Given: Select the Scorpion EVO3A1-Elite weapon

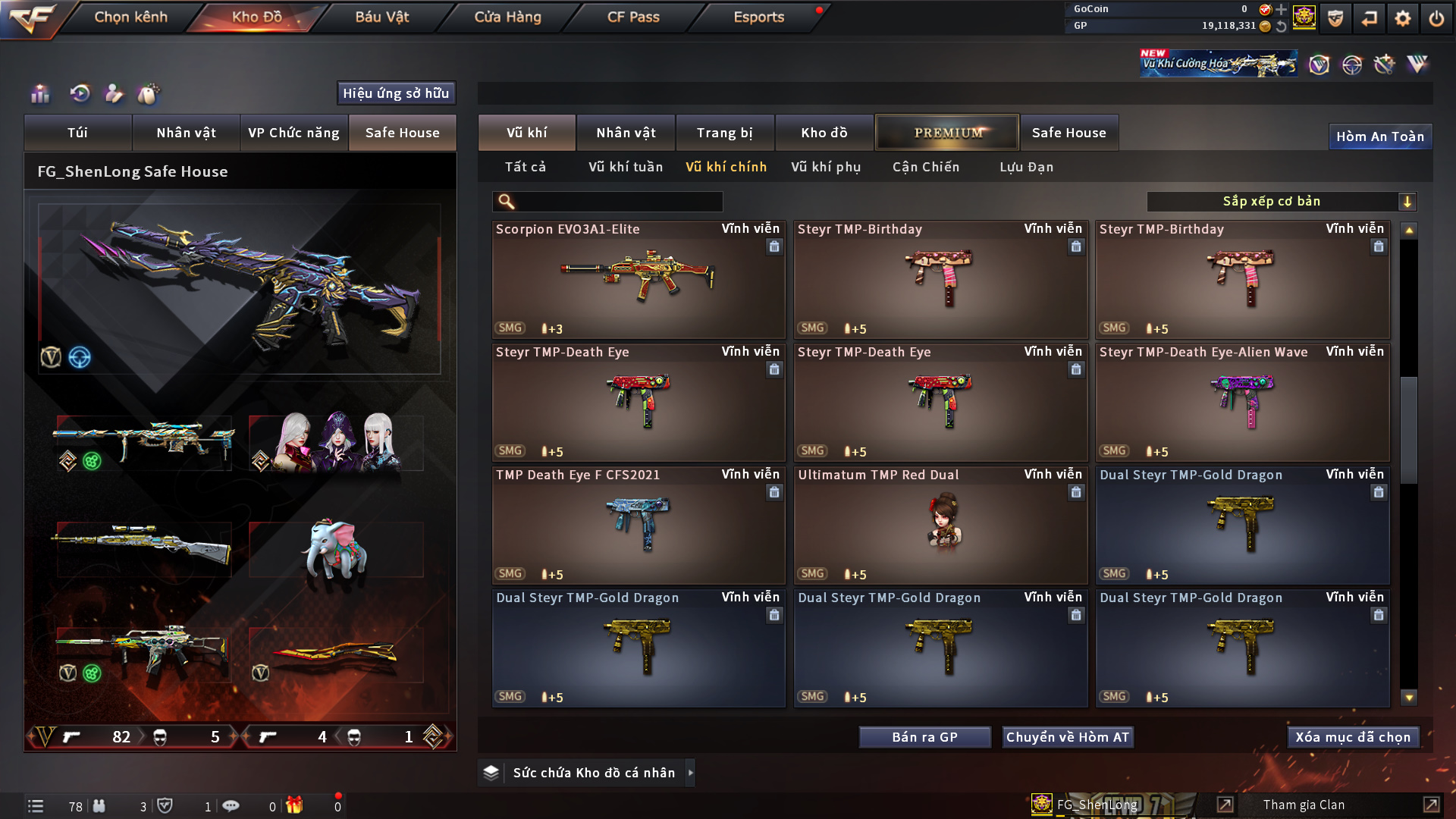Looking at the screenshot, I should [638, 279].
